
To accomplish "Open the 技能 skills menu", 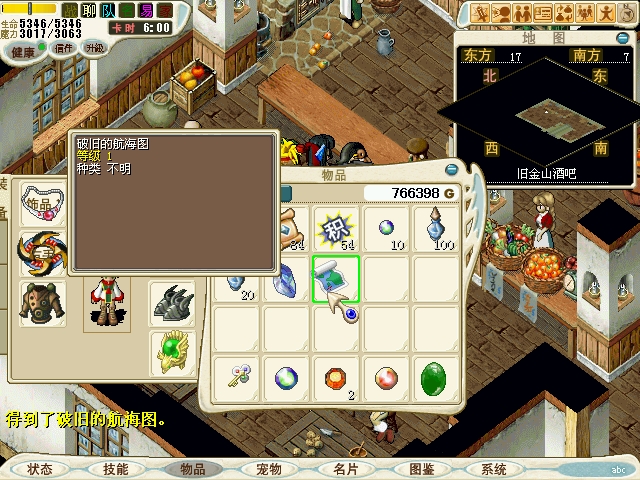I will tap(115, 469).
